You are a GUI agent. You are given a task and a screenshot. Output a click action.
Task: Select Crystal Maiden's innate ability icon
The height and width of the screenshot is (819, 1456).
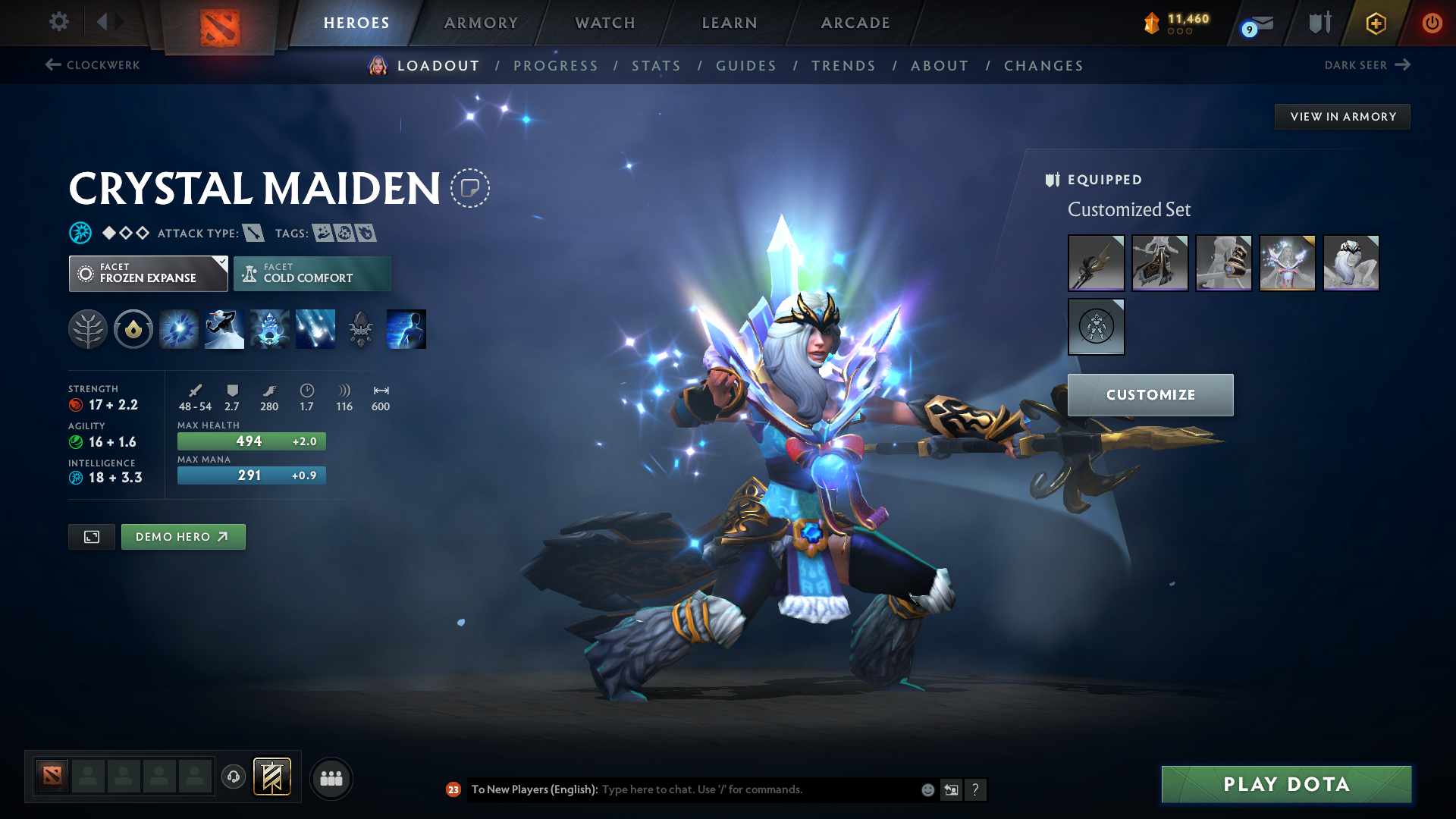133,328
